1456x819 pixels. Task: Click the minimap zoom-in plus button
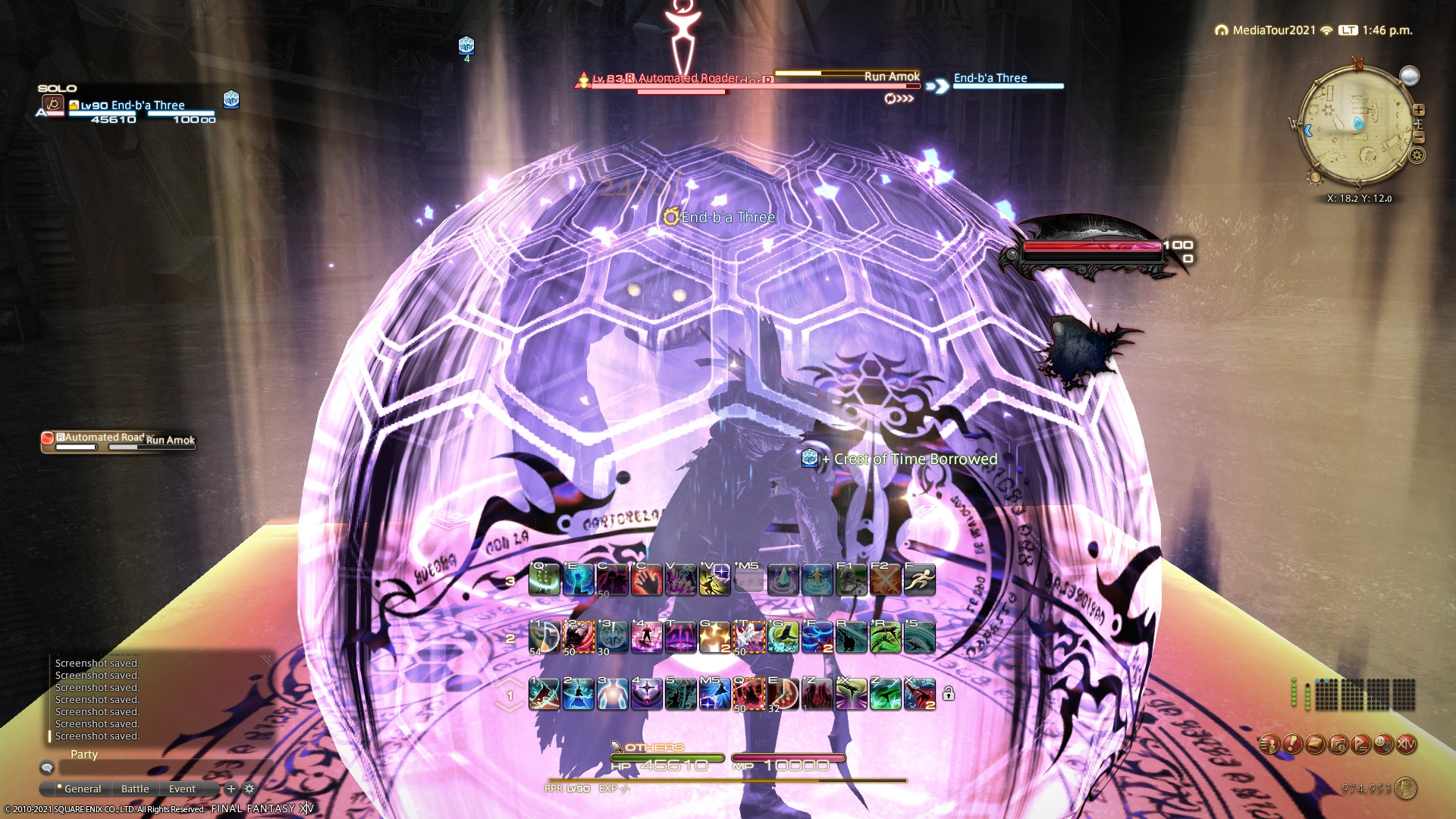click(1418, 109)
